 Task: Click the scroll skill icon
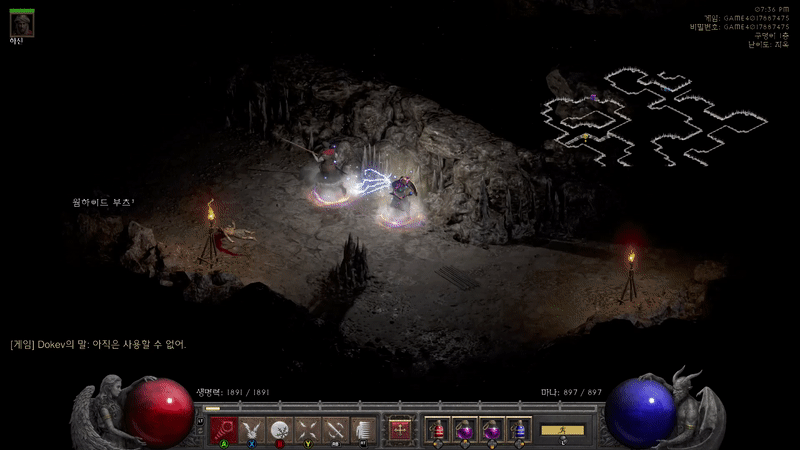click(363, 429)
